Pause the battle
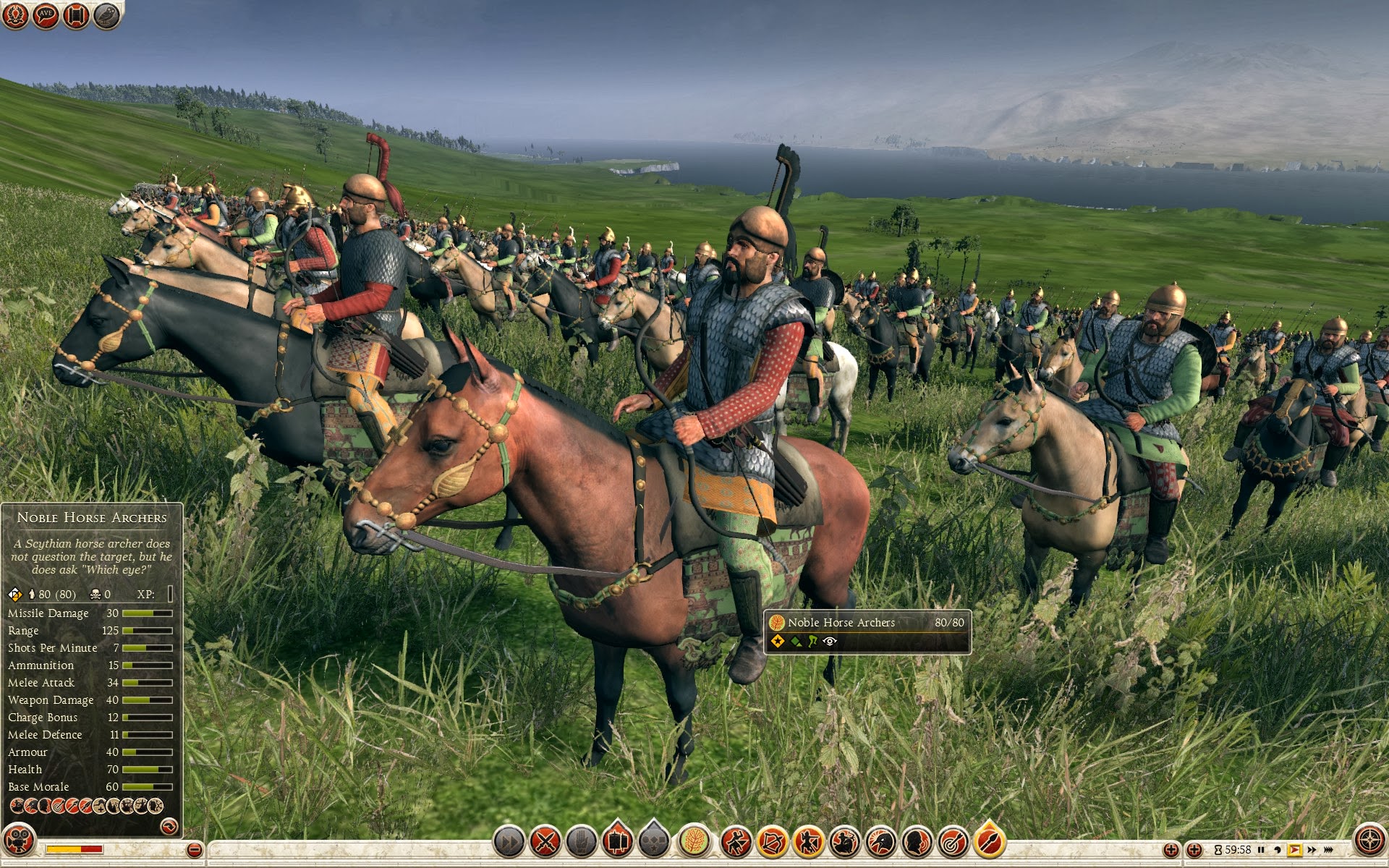This screenshot has height=868, width=1389. 1261,850
